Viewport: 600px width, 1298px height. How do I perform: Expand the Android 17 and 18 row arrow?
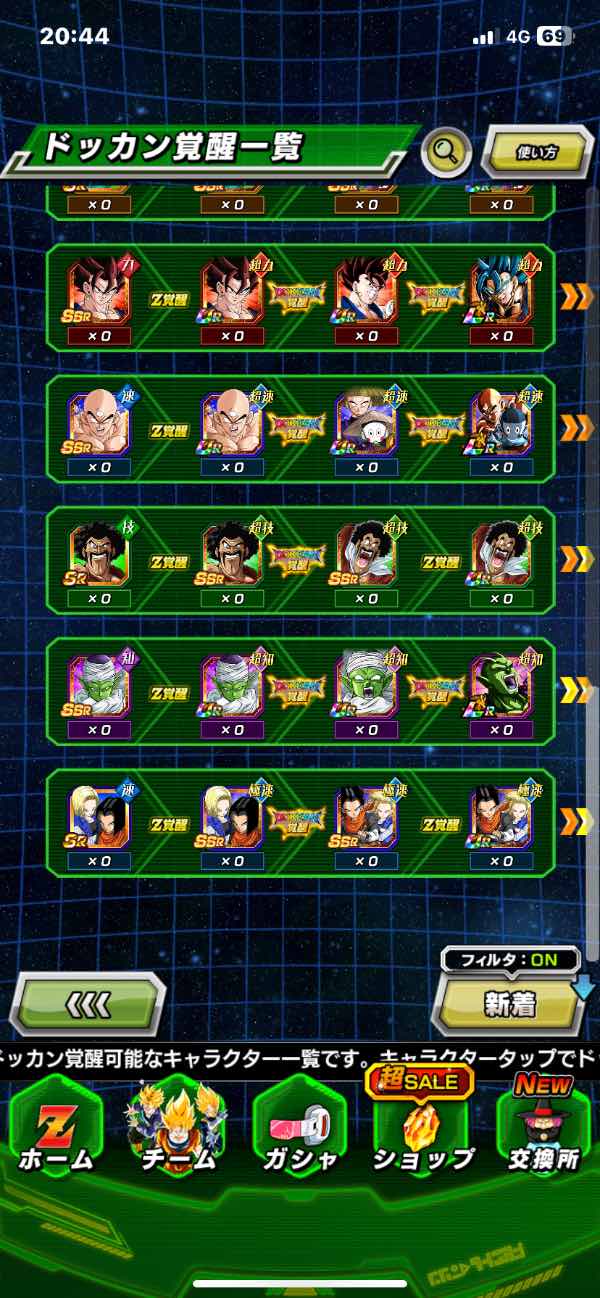point(576,821)
